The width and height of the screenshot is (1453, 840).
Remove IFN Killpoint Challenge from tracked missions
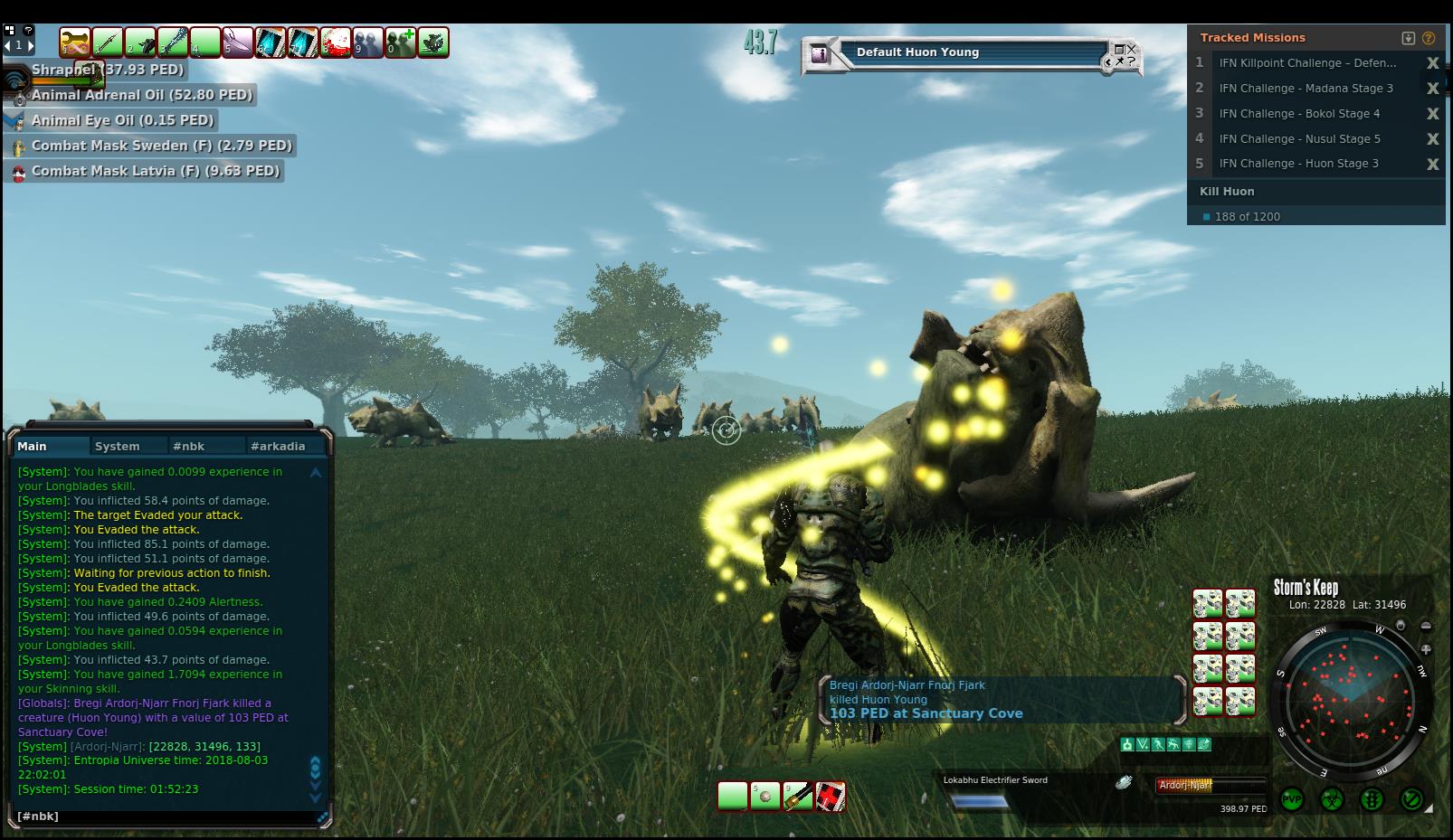coord(1432,63)
